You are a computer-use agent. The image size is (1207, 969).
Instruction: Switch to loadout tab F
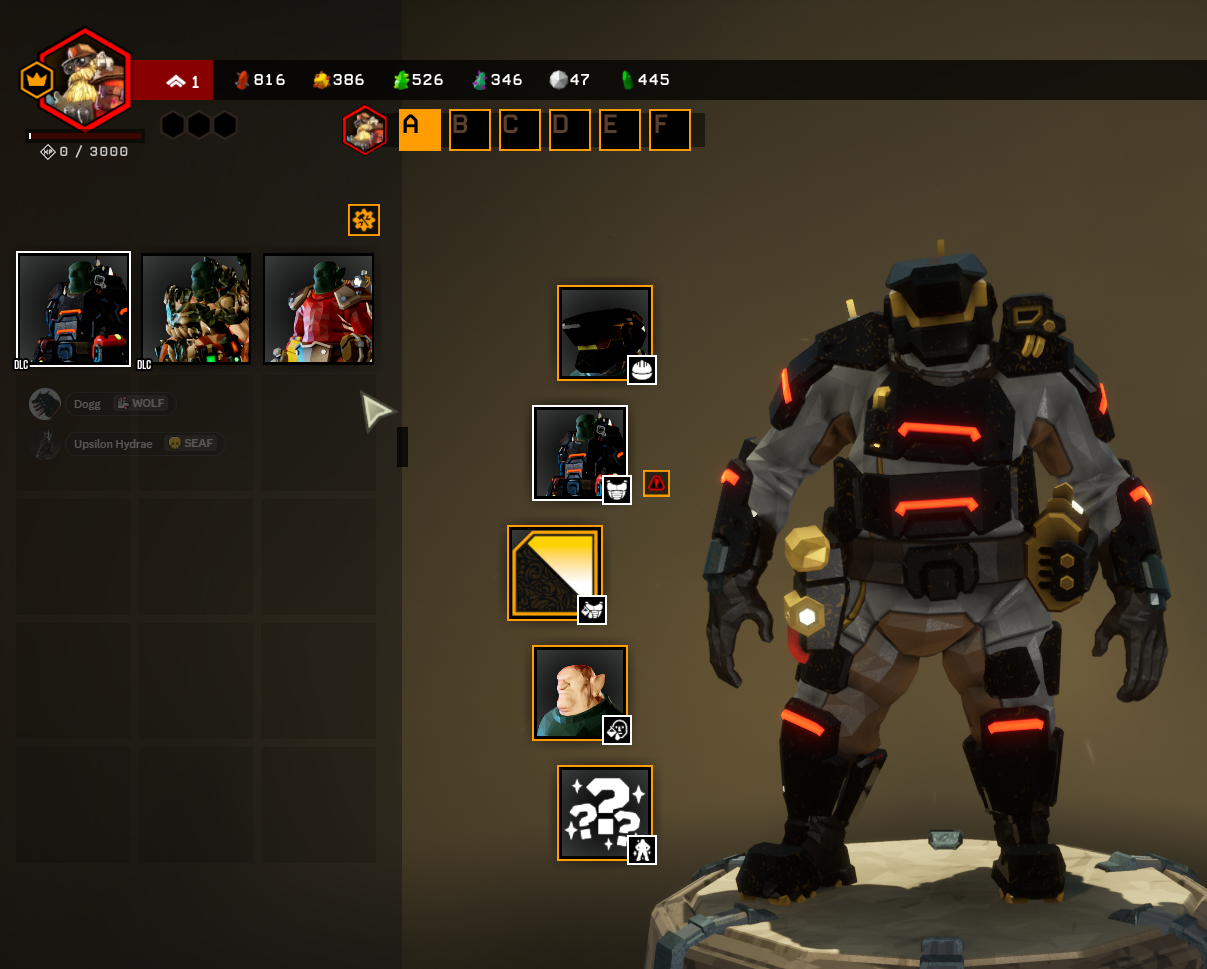[669, 130]
